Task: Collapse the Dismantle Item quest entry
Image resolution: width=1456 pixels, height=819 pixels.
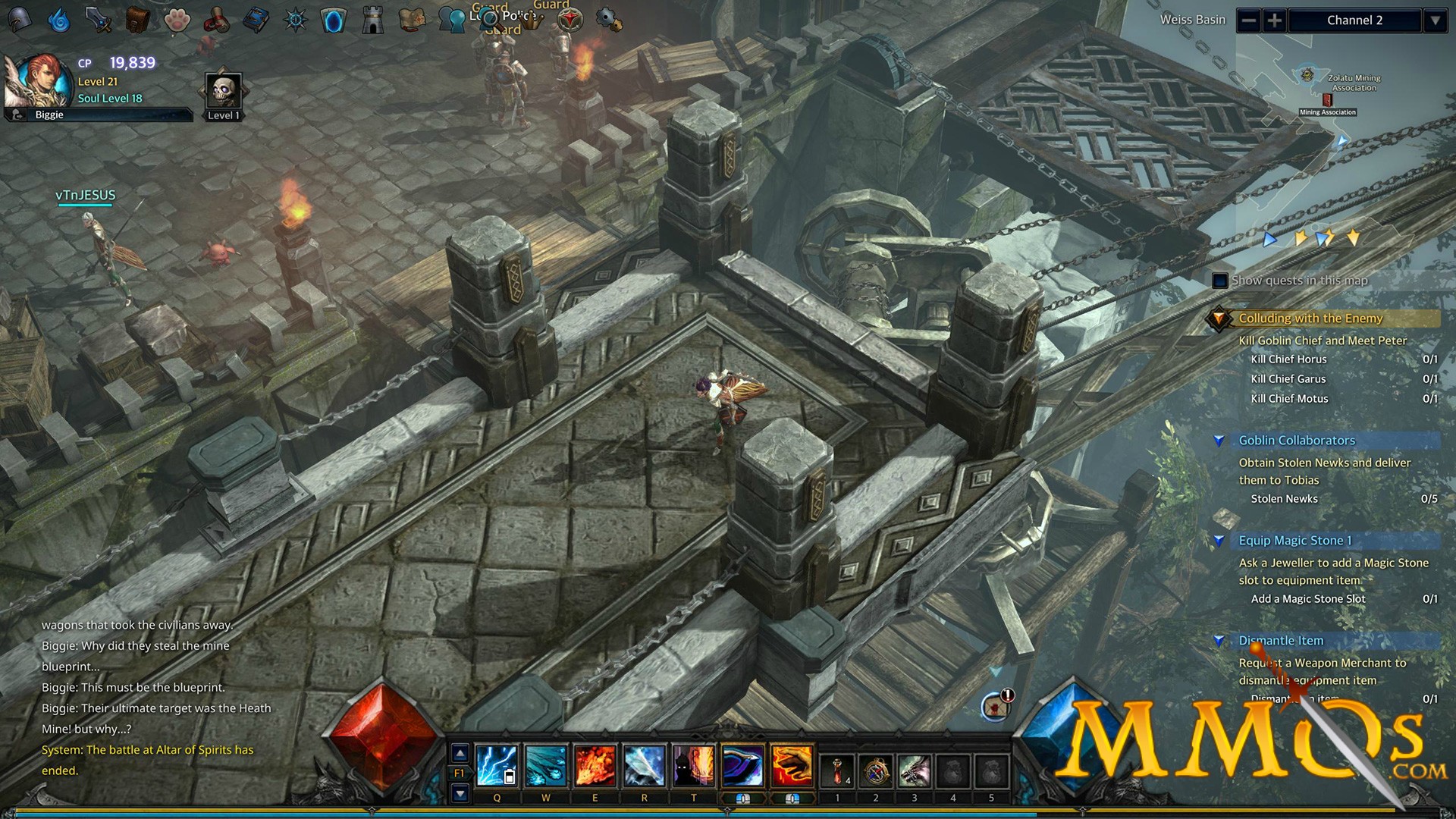Action: 1221,641
